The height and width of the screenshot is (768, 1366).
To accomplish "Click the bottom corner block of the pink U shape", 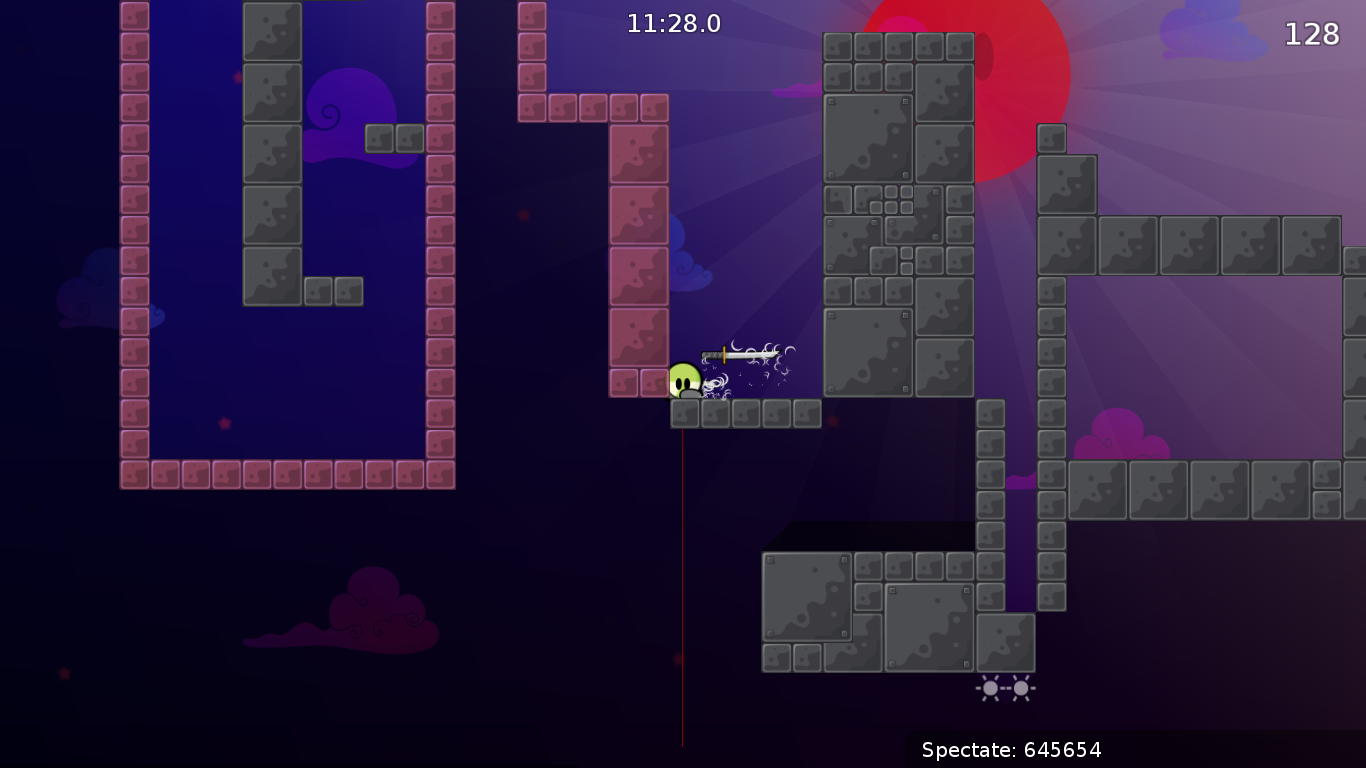I will pos(135,477).
